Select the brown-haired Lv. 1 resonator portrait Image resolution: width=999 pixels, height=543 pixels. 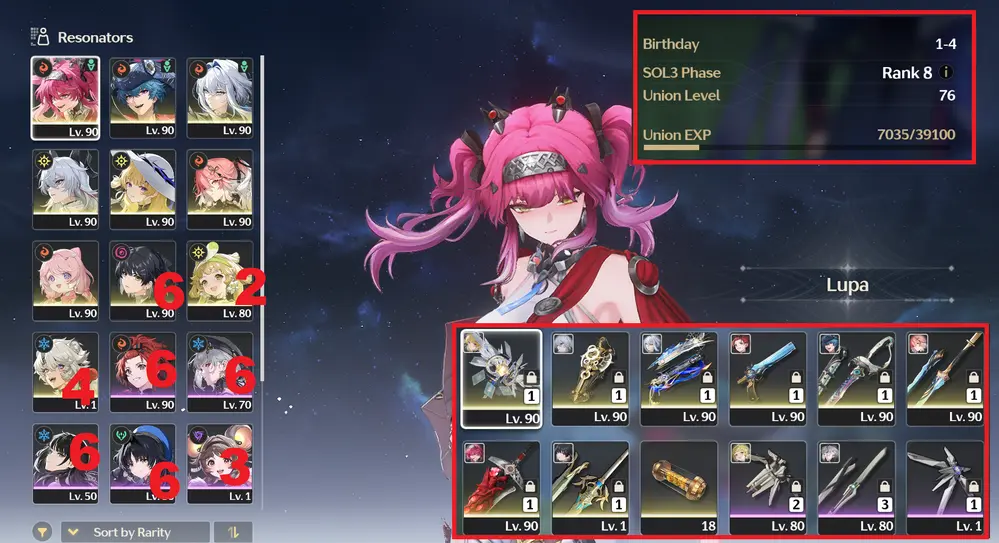[x=219, y=464]
